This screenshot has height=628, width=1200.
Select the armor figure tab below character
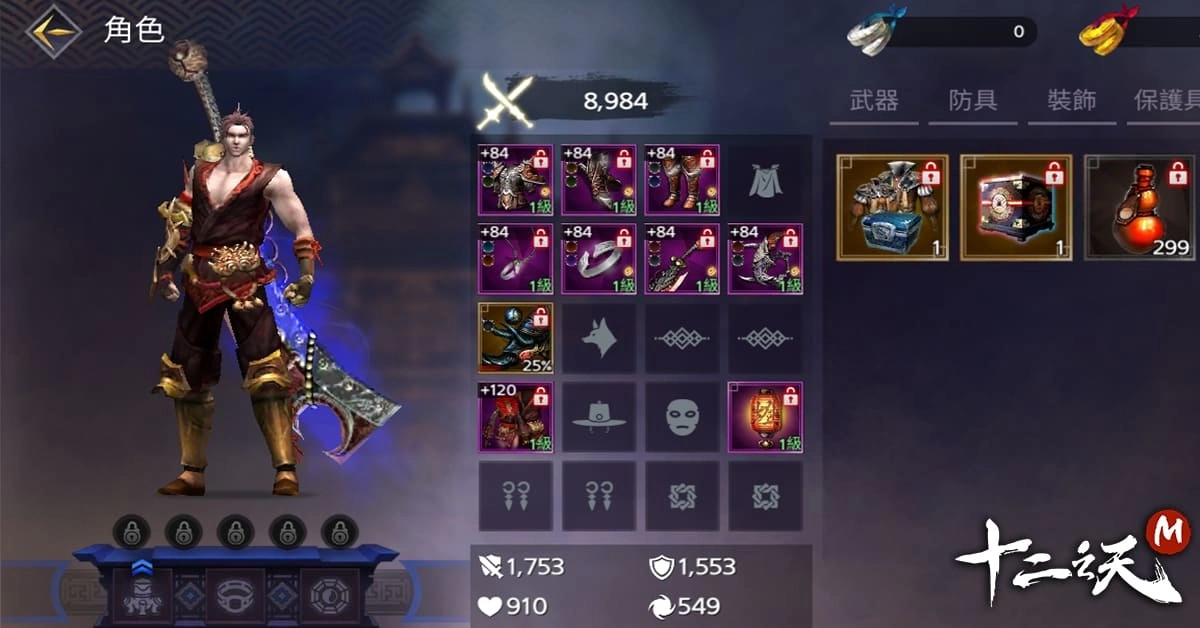coord(142,597)
